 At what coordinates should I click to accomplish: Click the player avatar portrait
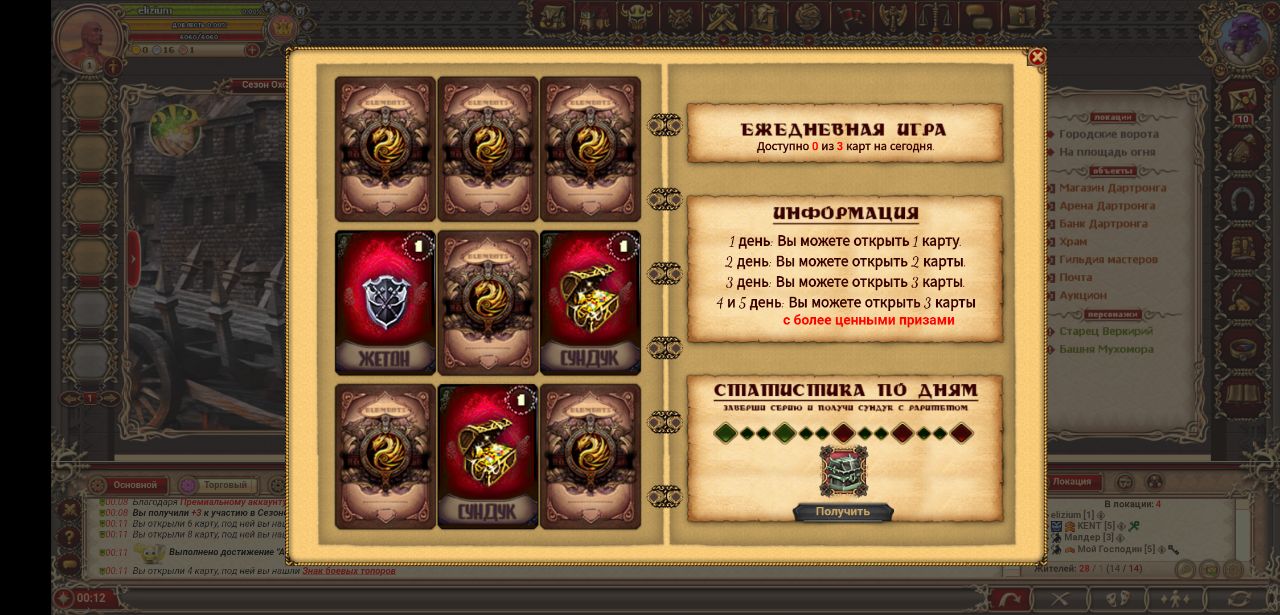coord(90,38)
